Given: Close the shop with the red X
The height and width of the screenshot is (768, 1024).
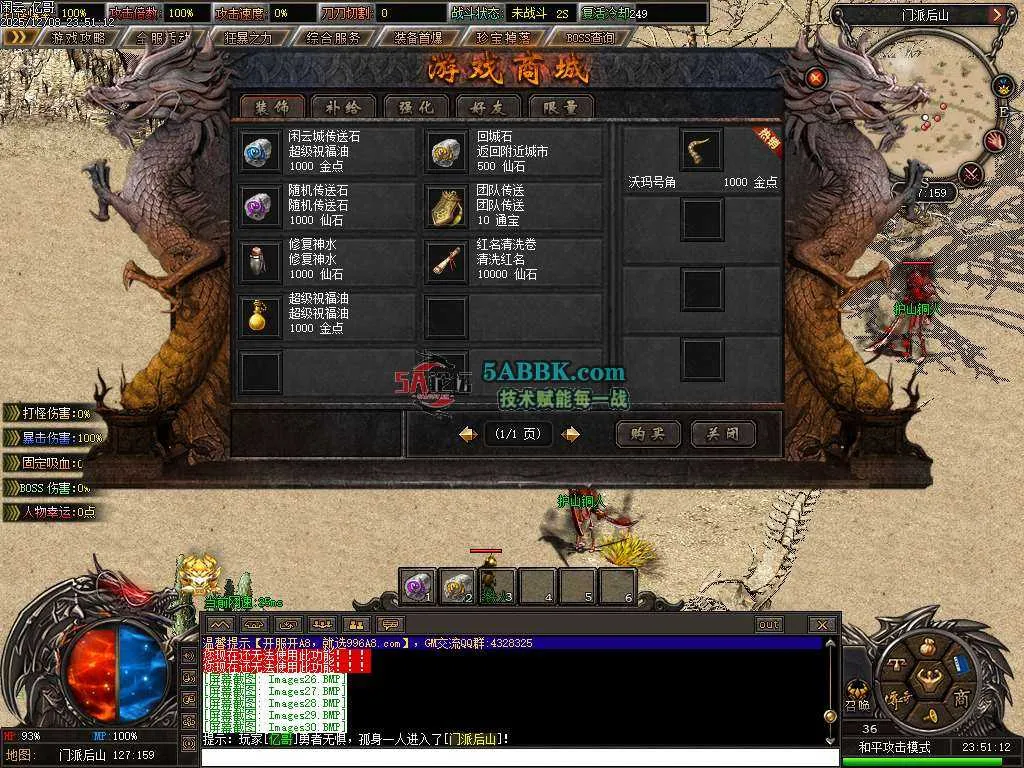Looking at the screenshot, I should pos(816,77).
